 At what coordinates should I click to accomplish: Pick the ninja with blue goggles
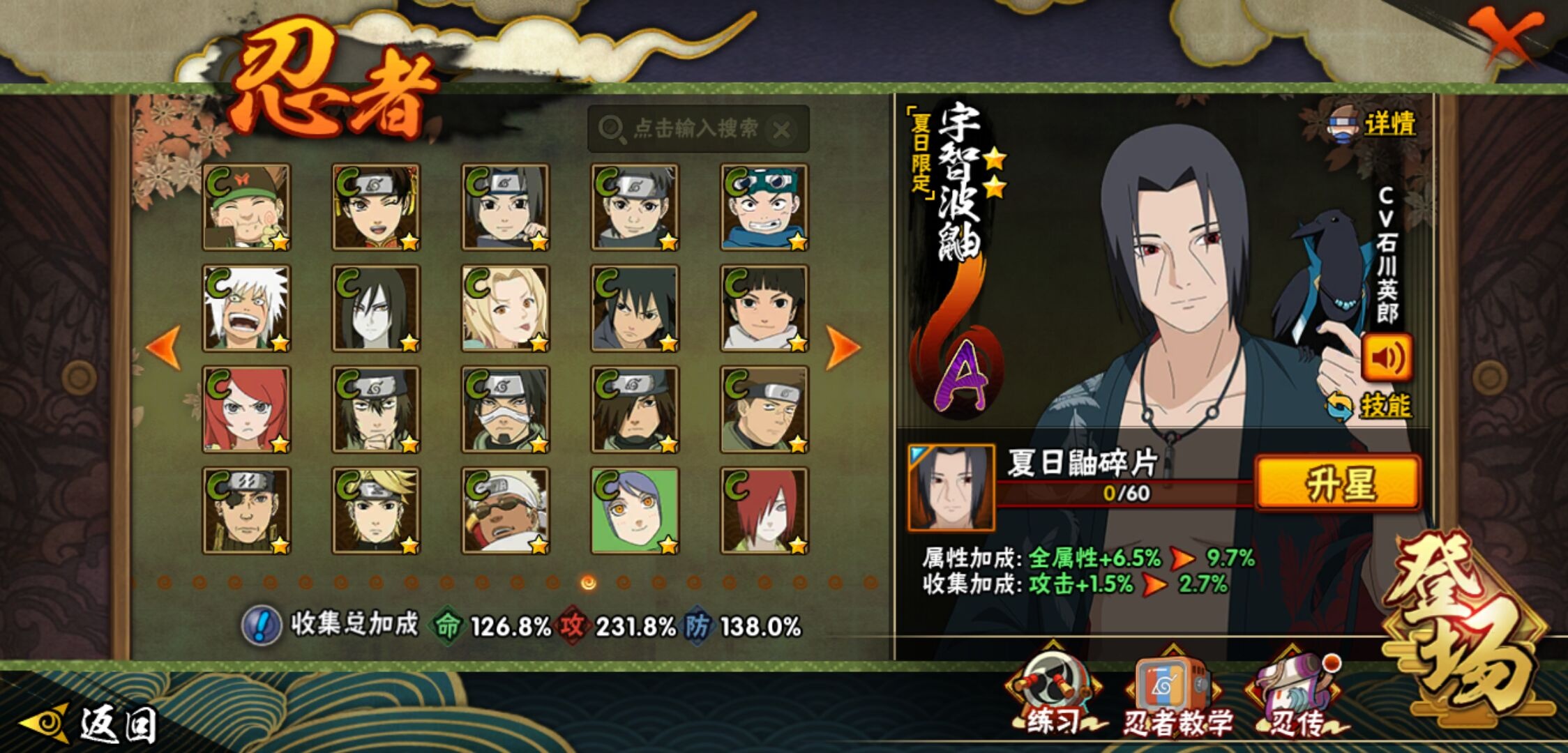click(x=764, y=207)
